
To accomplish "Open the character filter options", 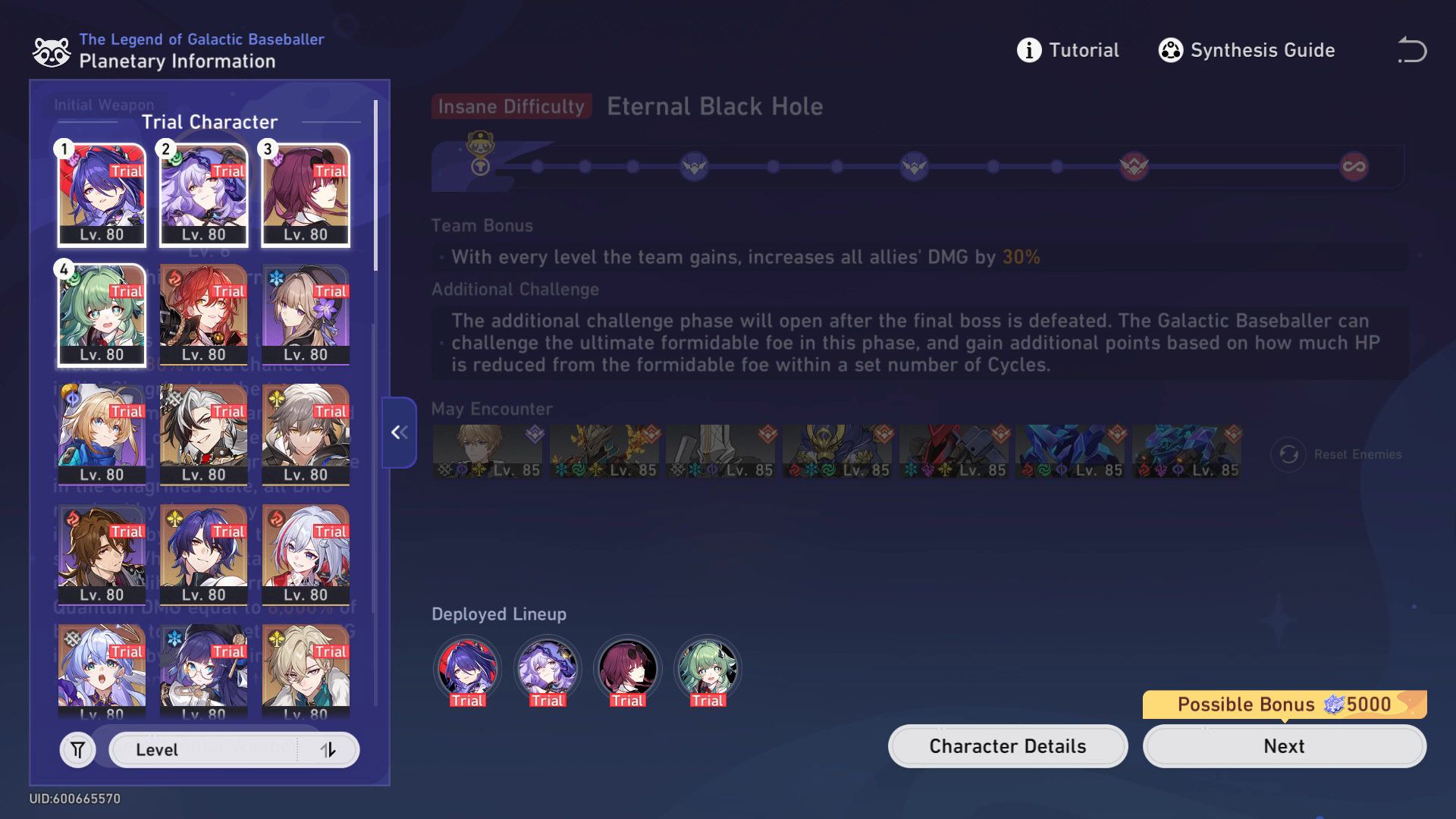I will coord(77,749).
